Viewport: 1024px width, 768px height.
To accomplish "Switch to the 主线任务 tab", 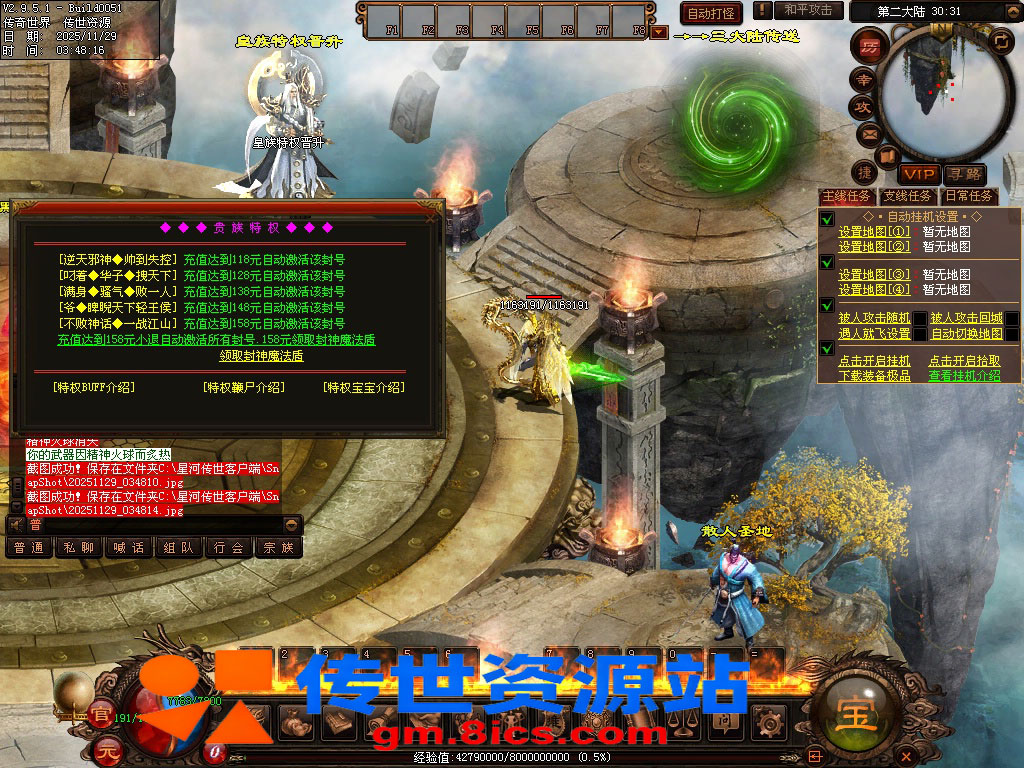I will point(846,196).
